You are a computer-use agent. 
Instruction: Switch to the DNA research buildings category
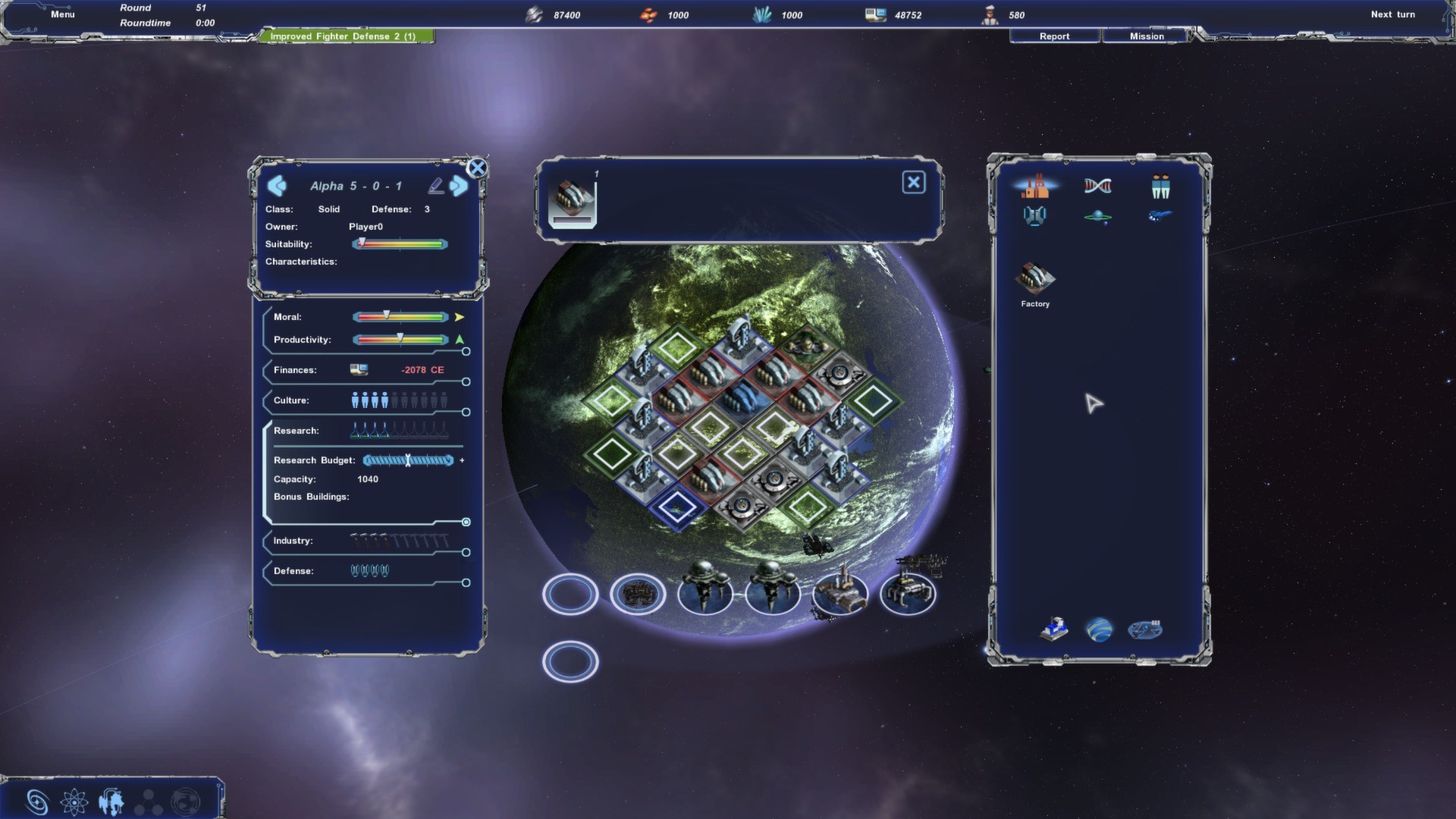tap(1097, 186)
